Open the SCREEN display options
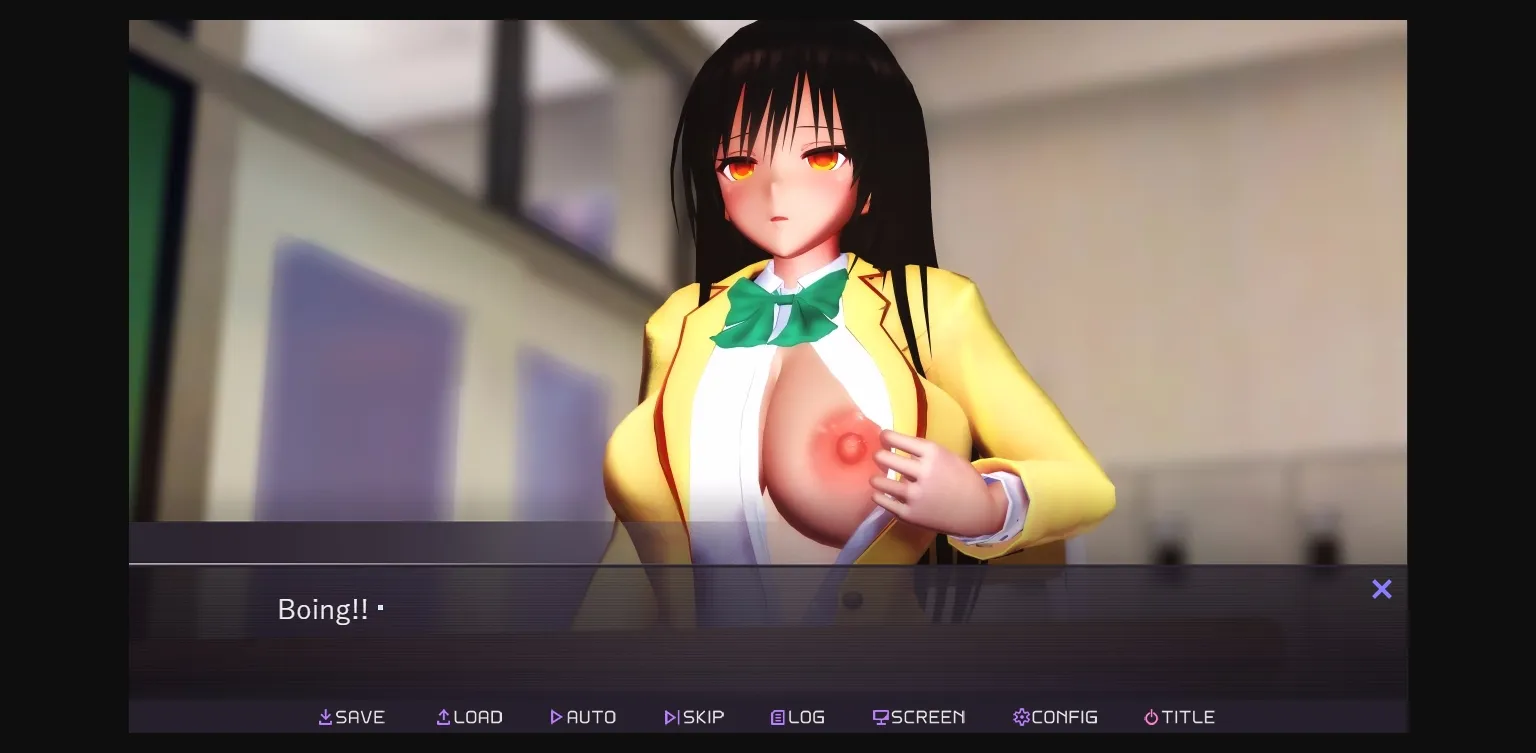 coord(918,717)
